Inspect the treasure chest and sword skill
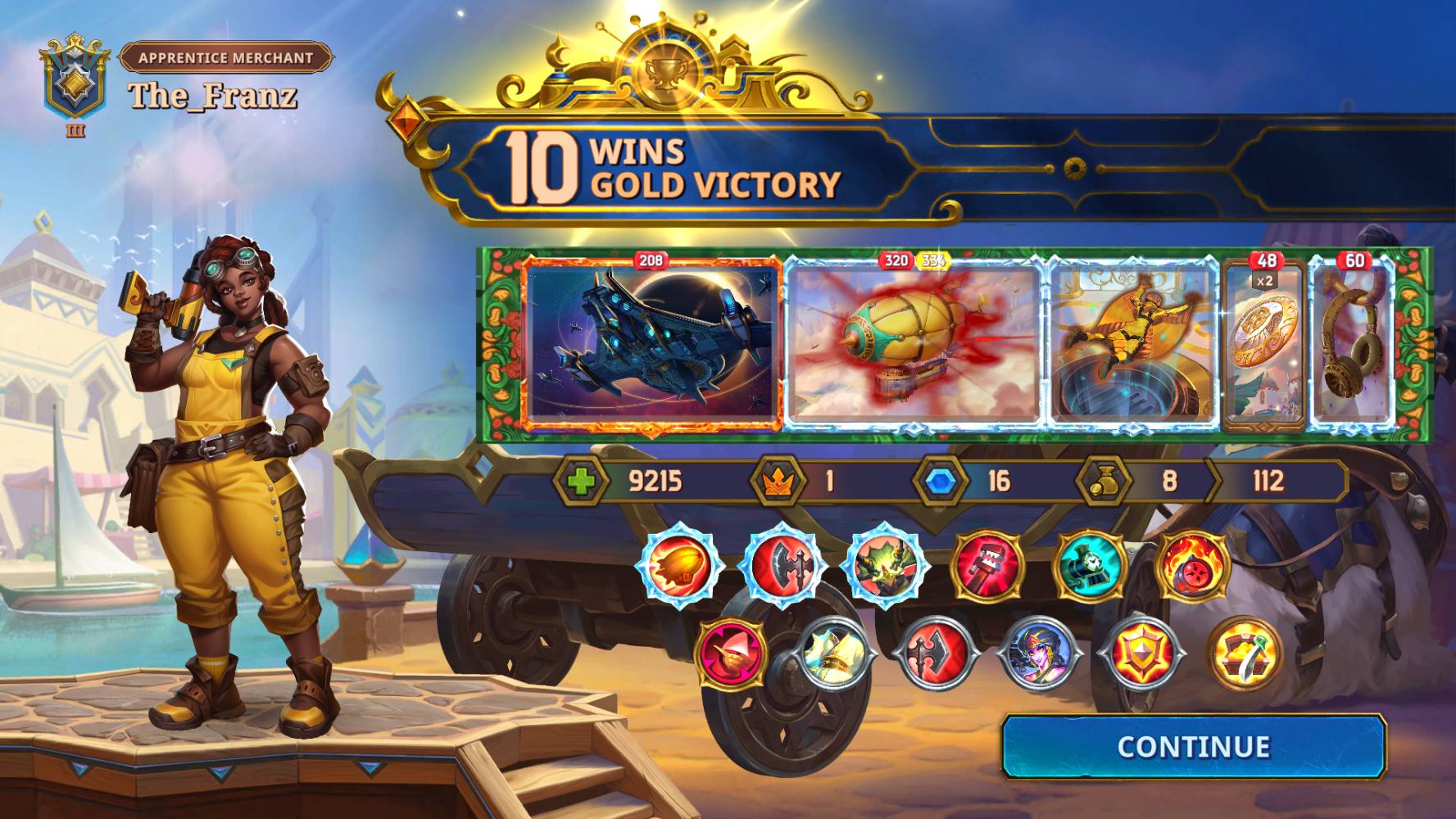 coord(1245,654)
